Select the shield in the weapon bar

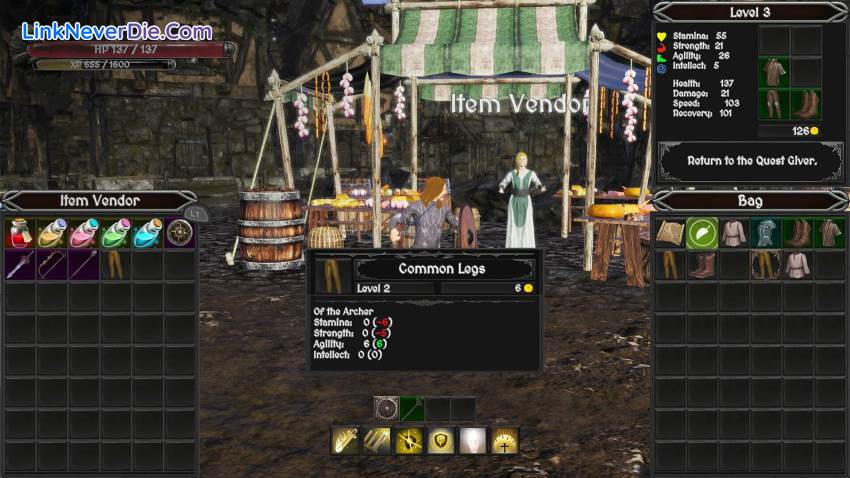pos(387,408)
